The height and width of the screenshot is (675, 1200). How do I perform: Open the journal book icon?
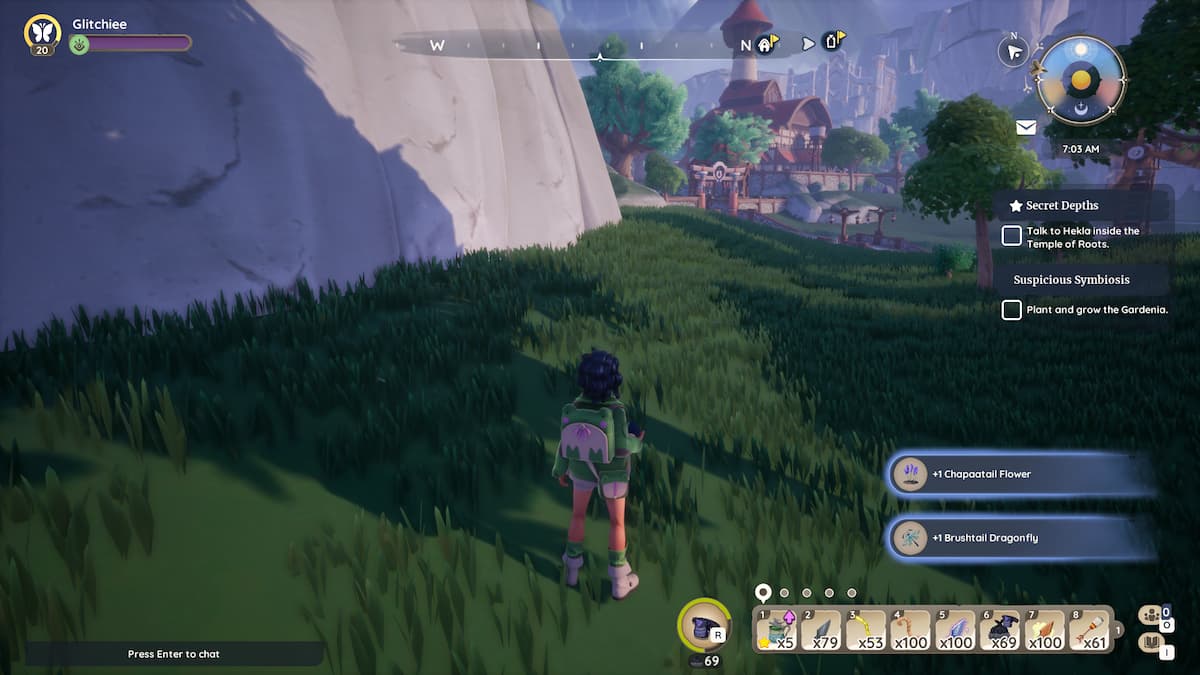1150,642
